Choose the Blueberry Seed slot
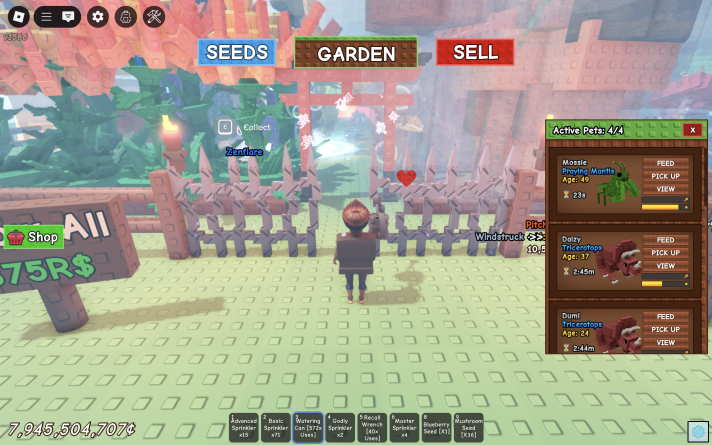712x445 pixels. [x=436, y=428]
